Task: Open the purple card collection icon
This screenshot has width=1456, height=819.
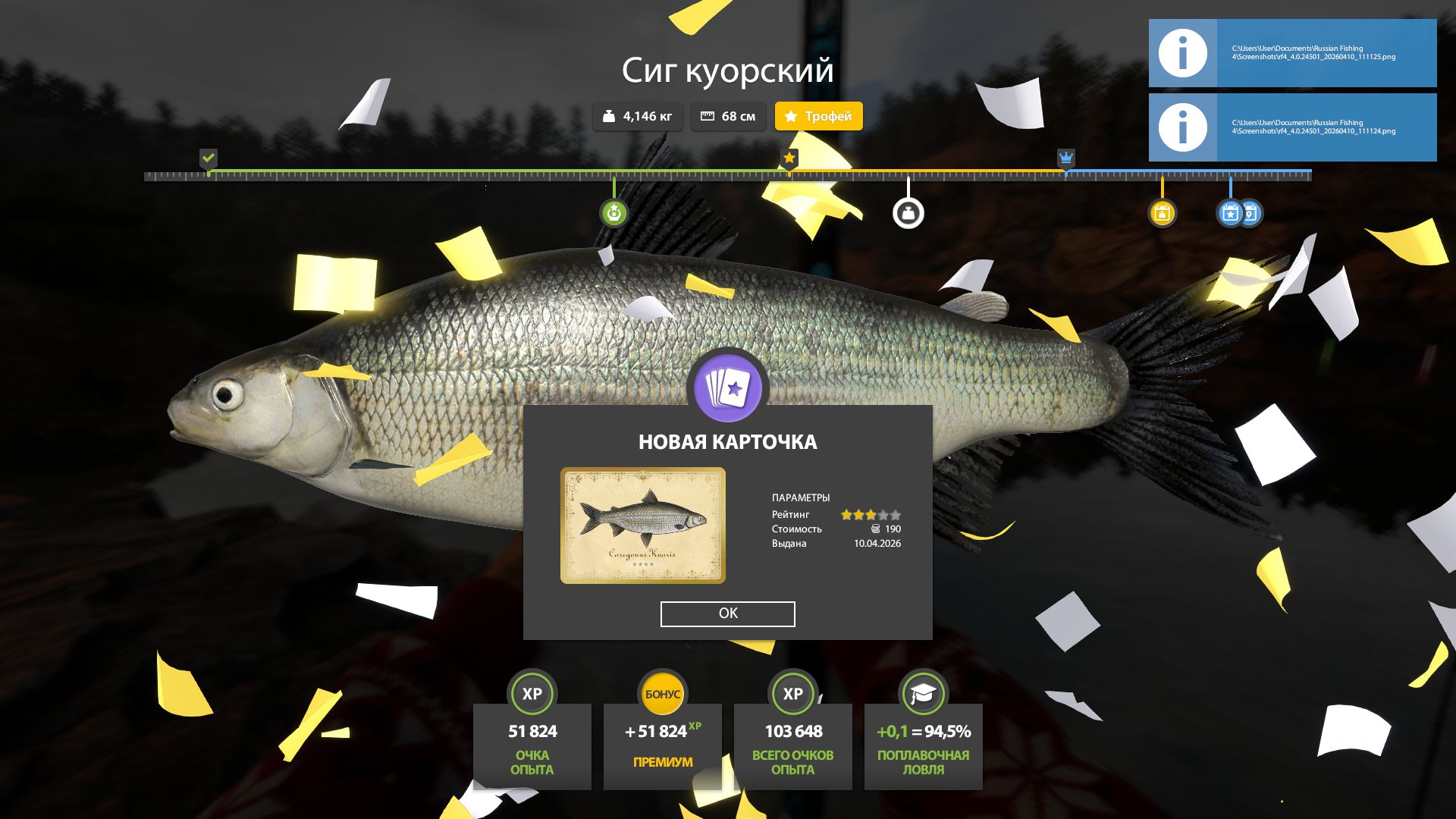Action: [728, 388]
